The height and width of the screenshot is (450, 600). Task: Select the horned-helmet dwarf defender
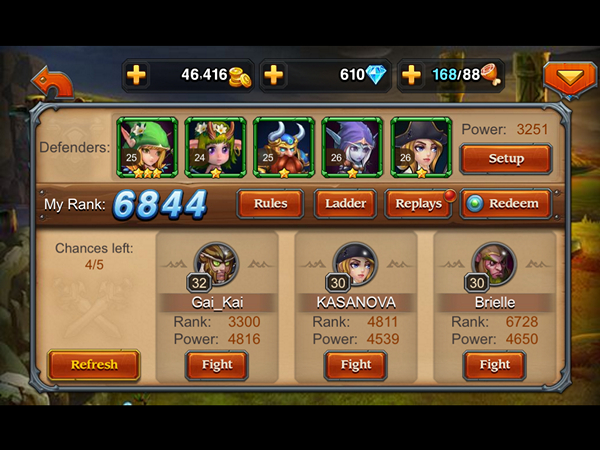click(284, 147)
